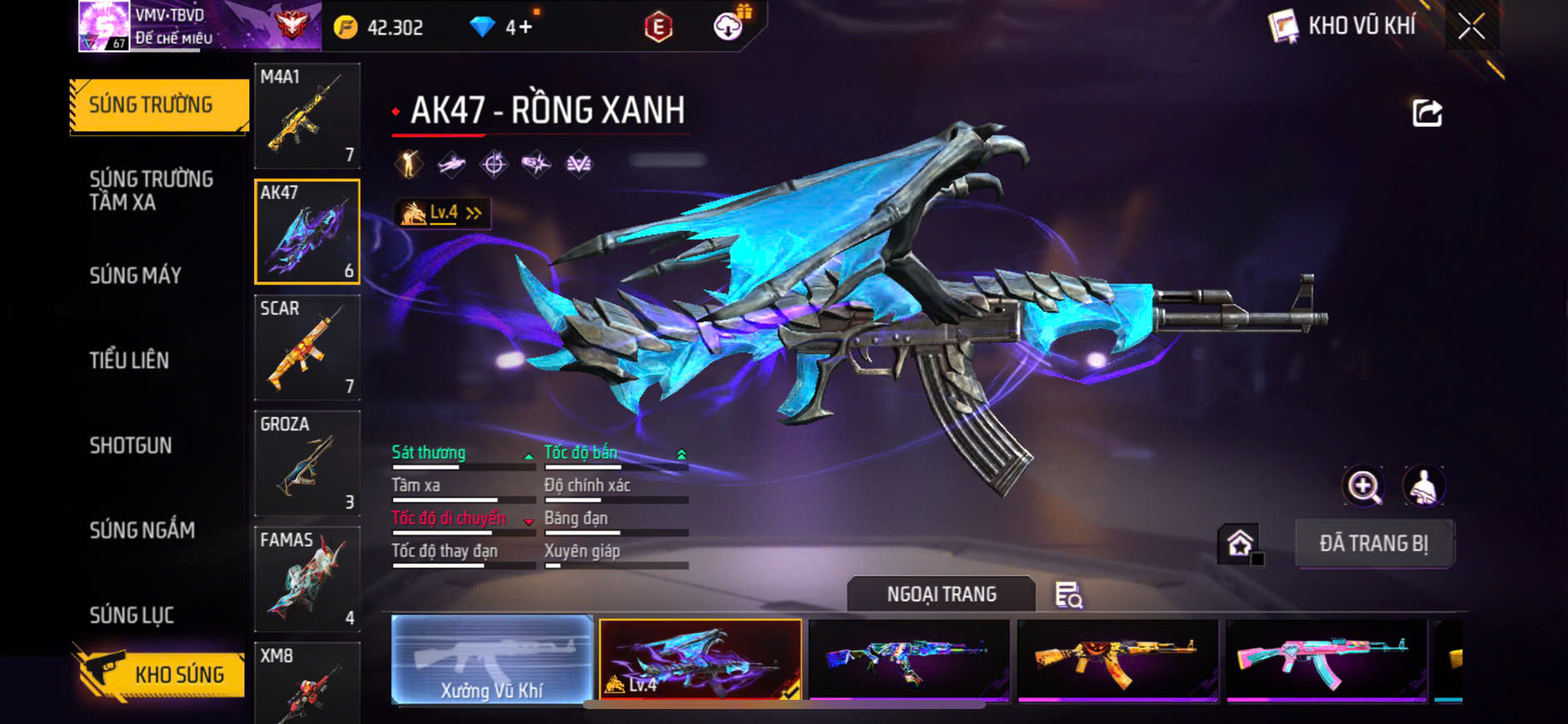Open the Súng Máy category
Screen dimensions: 1568x724
pos(136,275)
